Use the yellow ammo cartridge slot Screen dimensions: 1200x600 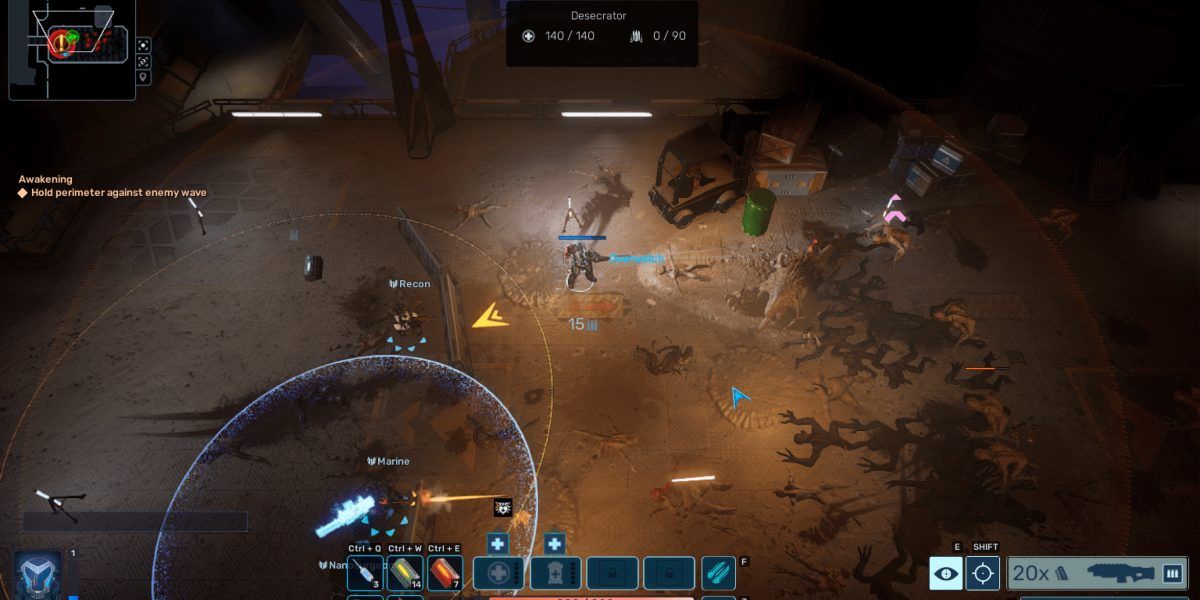tap(405, 574)
